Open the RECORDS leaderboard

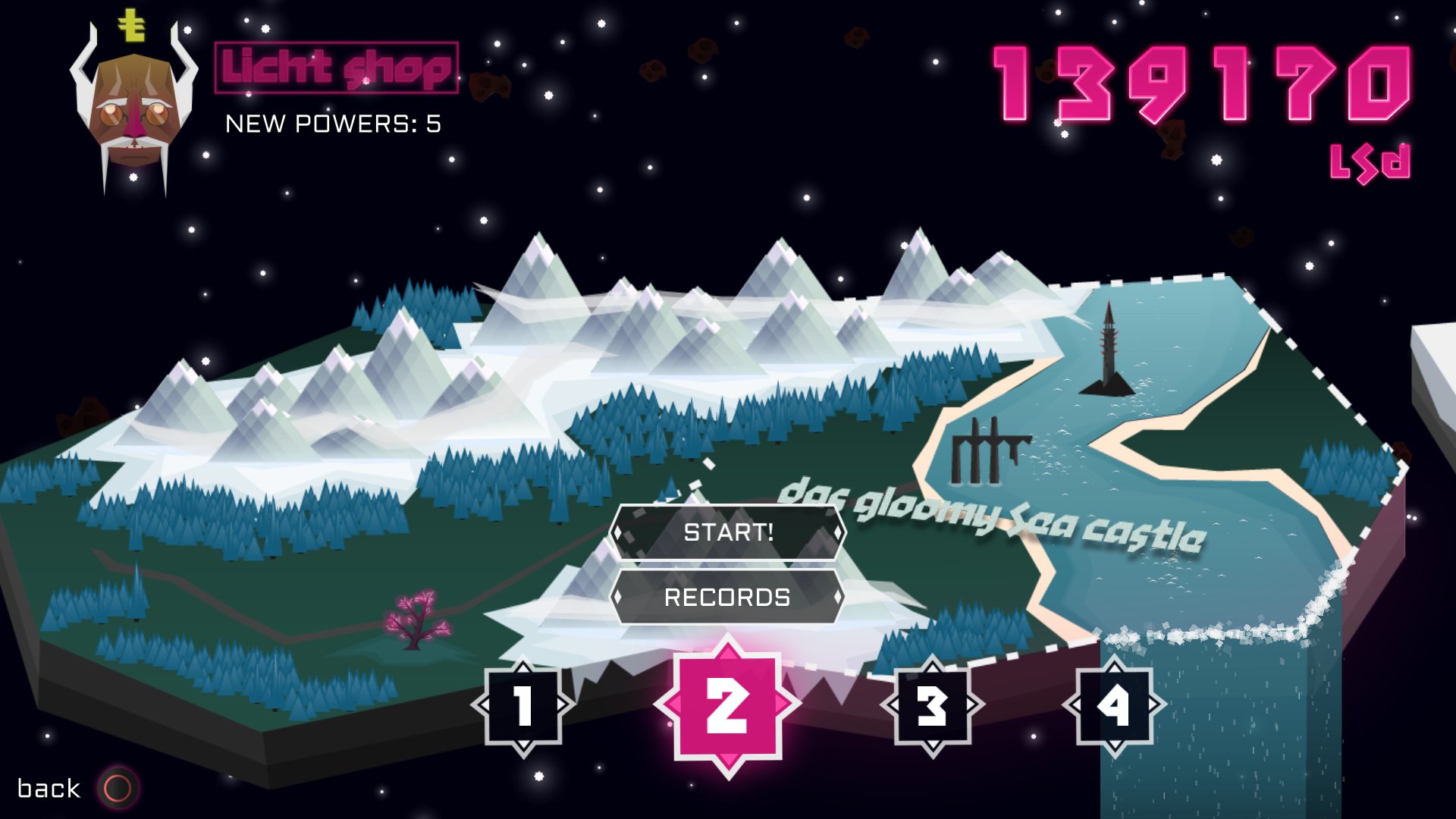pyautogui.click(x=726, y=598)
